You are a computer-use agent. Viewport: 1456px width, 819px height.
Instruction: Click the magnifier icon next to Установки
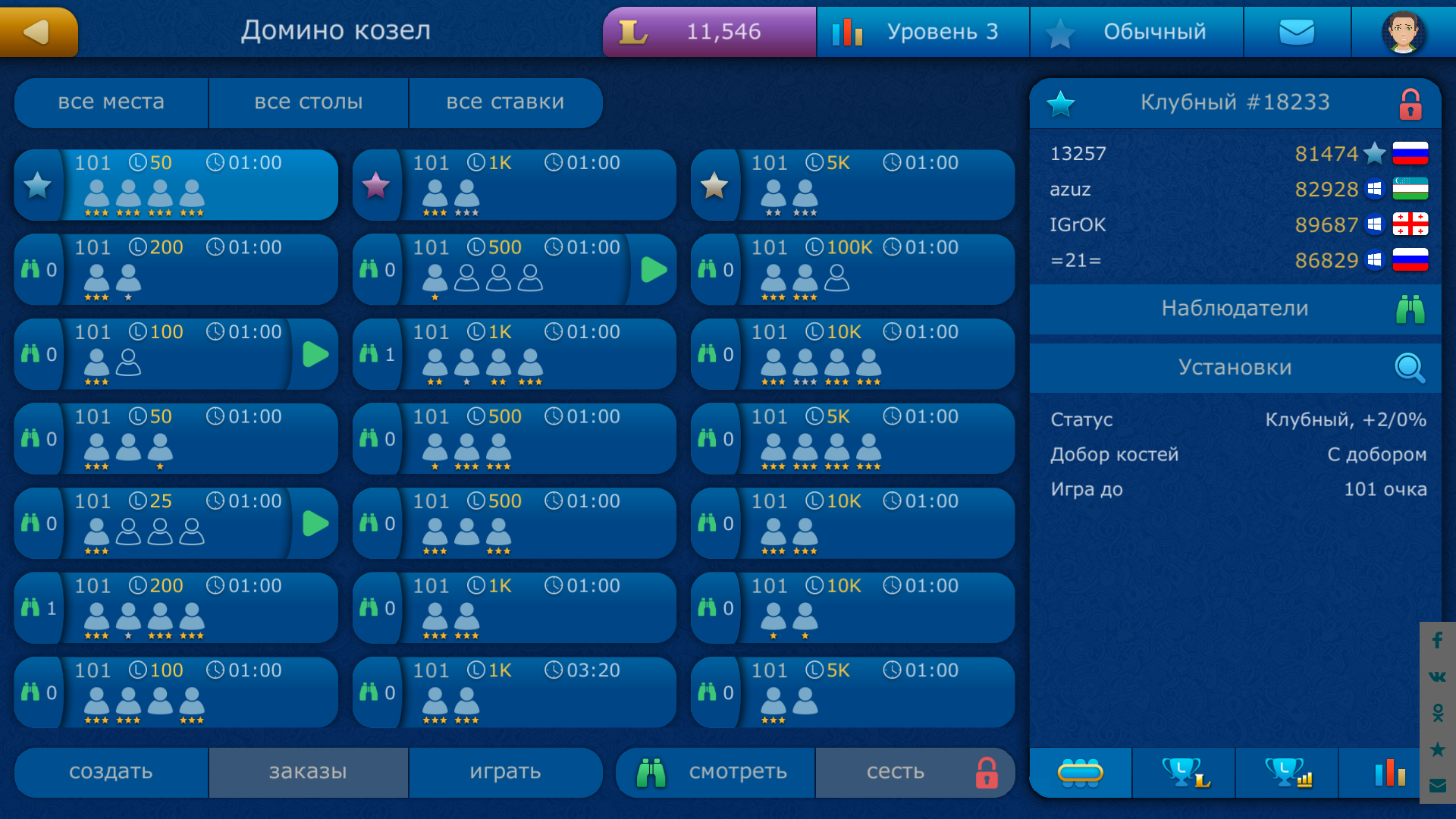coord(1407,368)
